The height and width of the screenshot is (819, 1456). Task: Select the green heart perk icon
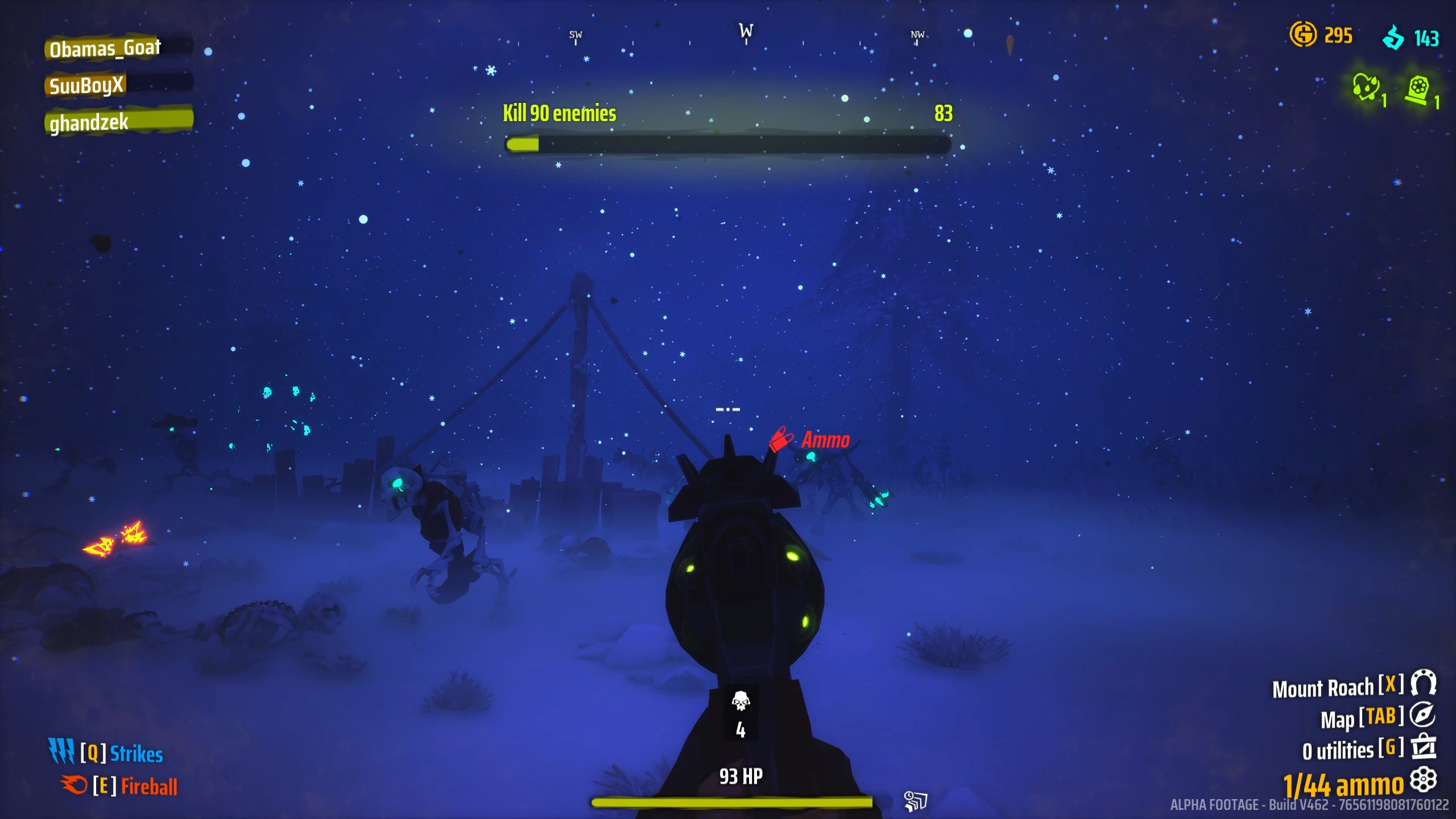click(1365, 88)
